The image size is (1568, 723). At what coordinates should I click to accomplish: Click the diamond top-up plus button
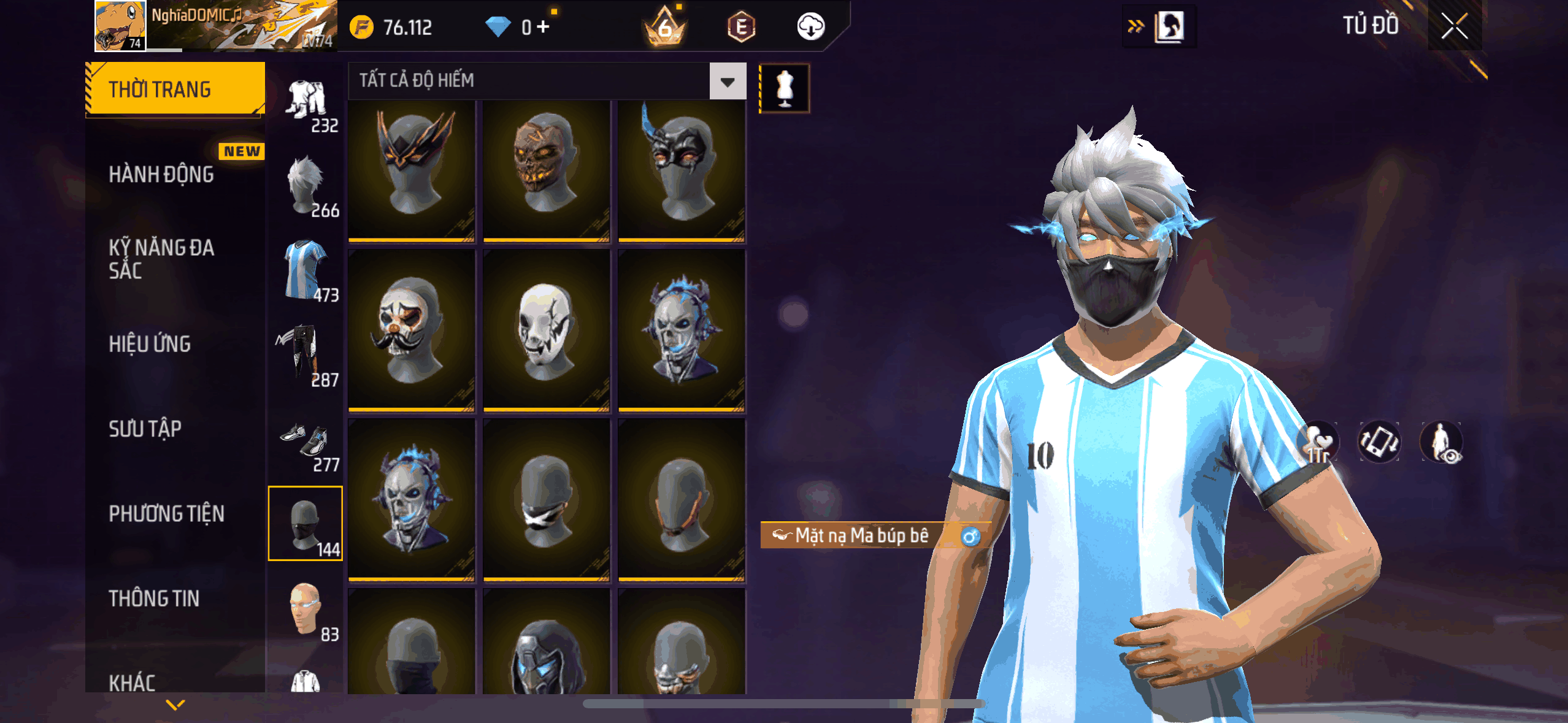click(x=543, y=27)
